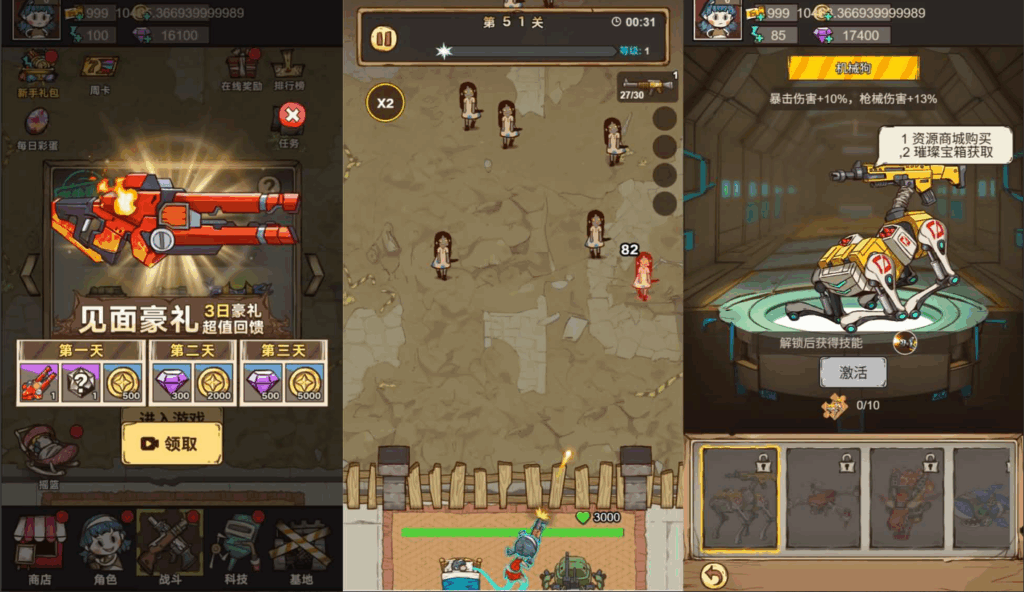1024x592 pixels.
Task: Select the rifle weapon slot showing 27/30
Action: [647, 87]
